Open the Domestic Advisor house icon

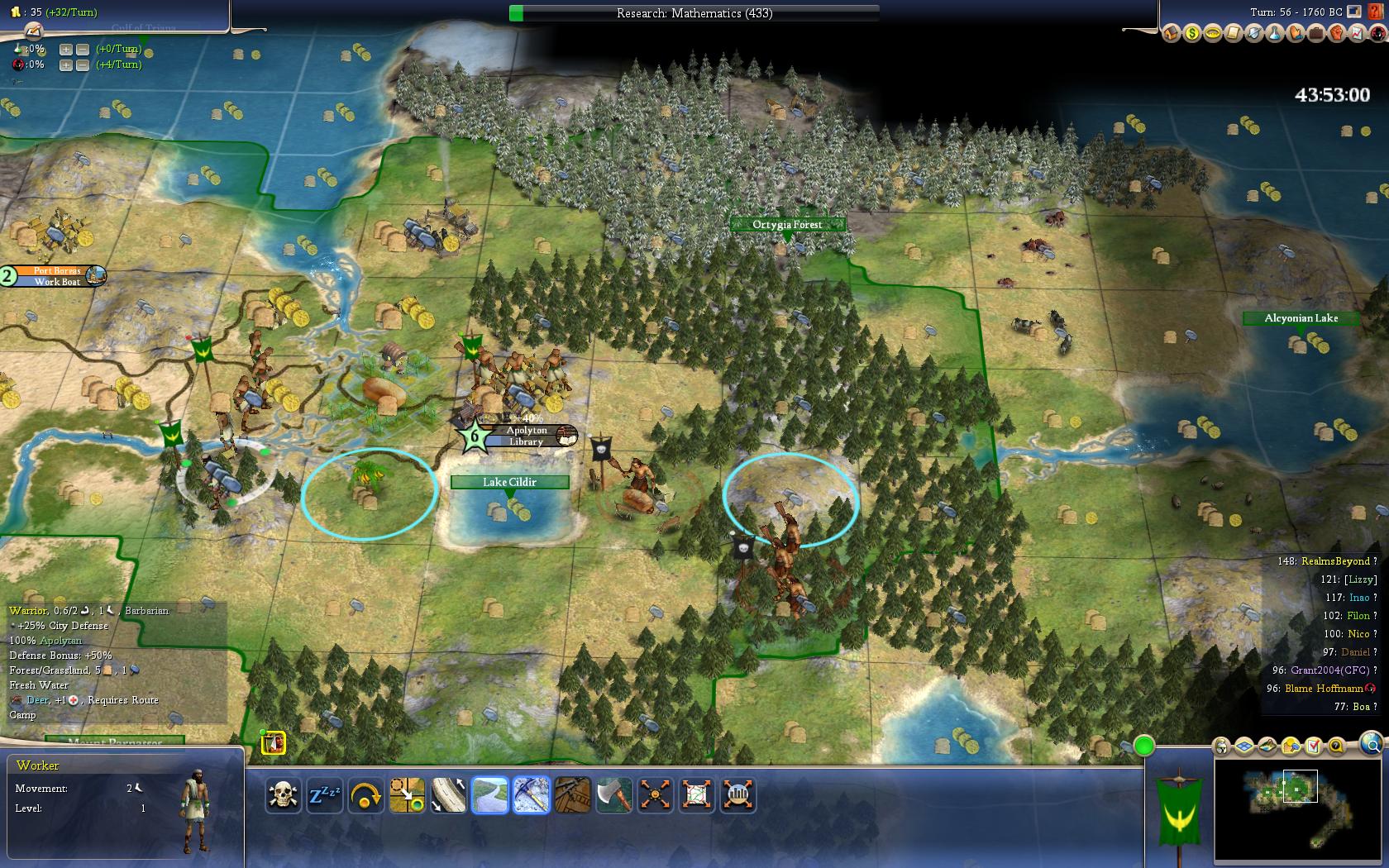coord(1171,34)
